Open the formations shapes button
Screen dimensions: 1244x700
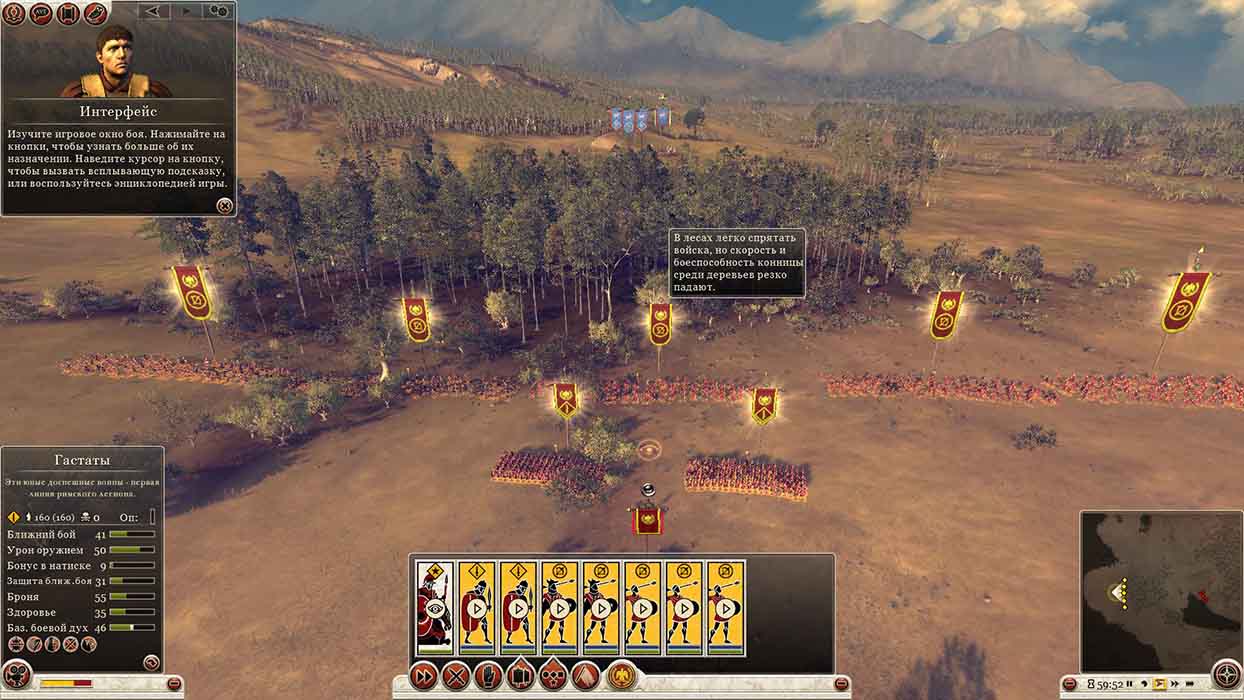click(553, 676)
